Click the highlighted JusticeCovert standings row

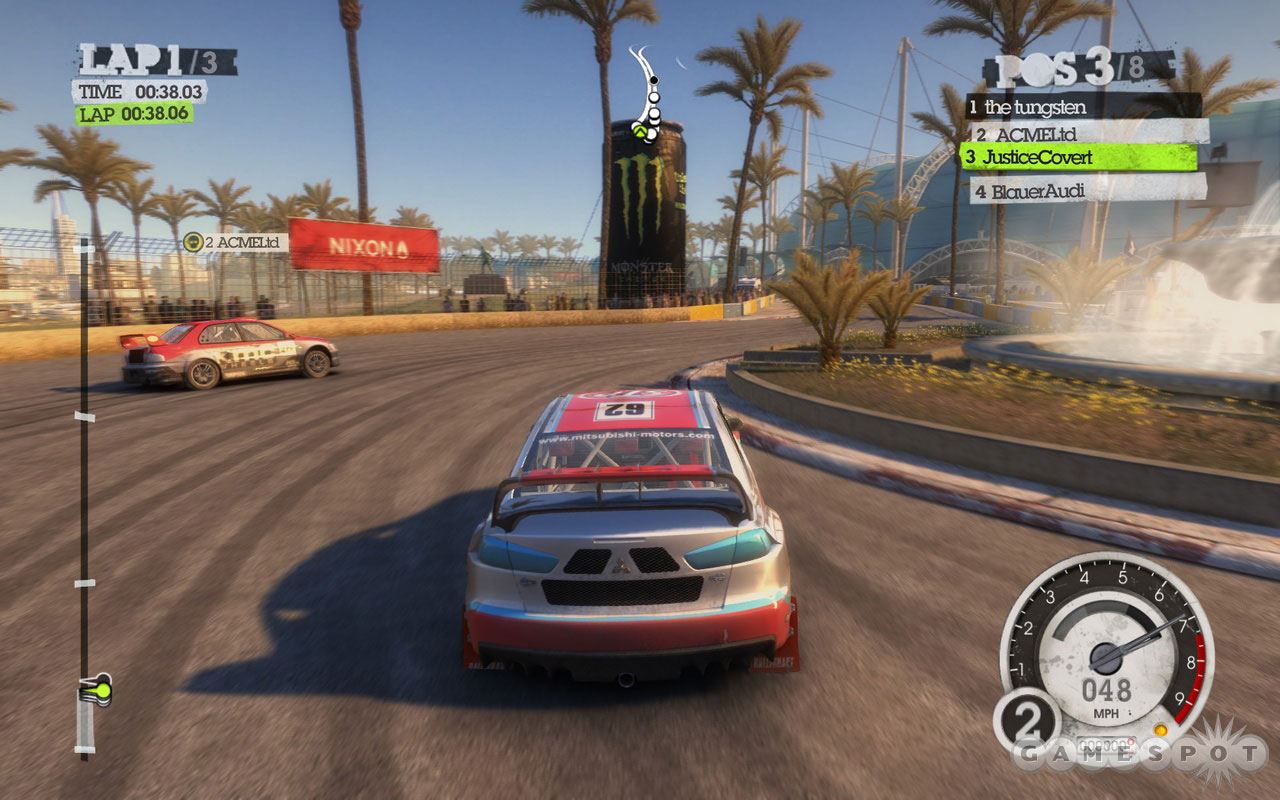point(1079,157)
